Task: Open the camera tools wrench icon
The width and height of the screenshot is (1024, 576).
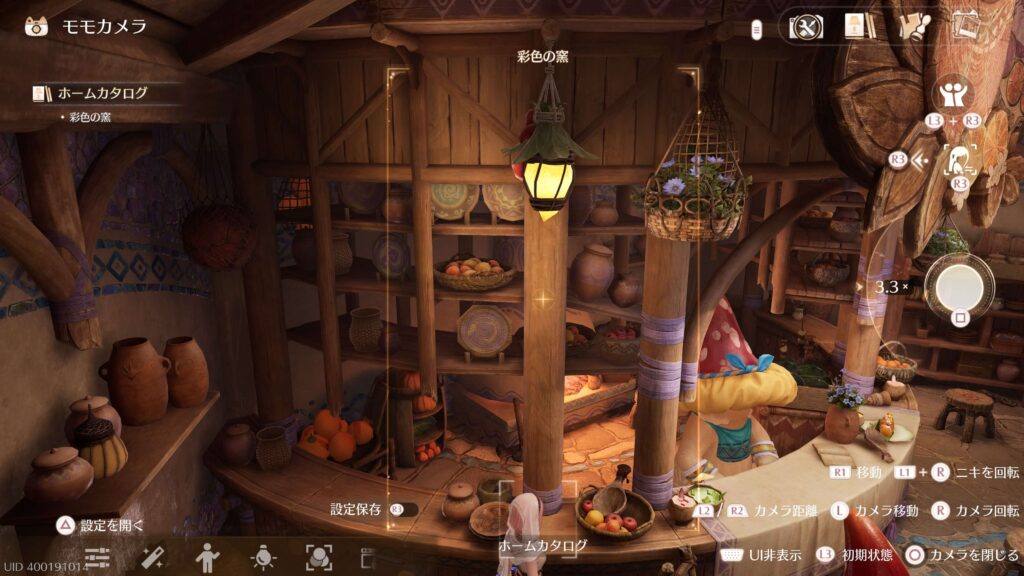Action: (806, 26)
